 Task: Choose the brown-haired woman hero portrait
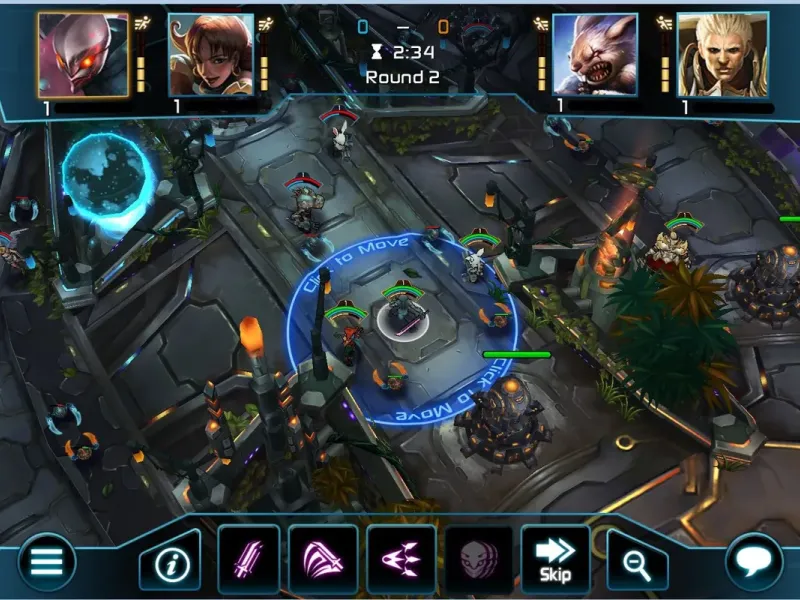pos(210,55)
